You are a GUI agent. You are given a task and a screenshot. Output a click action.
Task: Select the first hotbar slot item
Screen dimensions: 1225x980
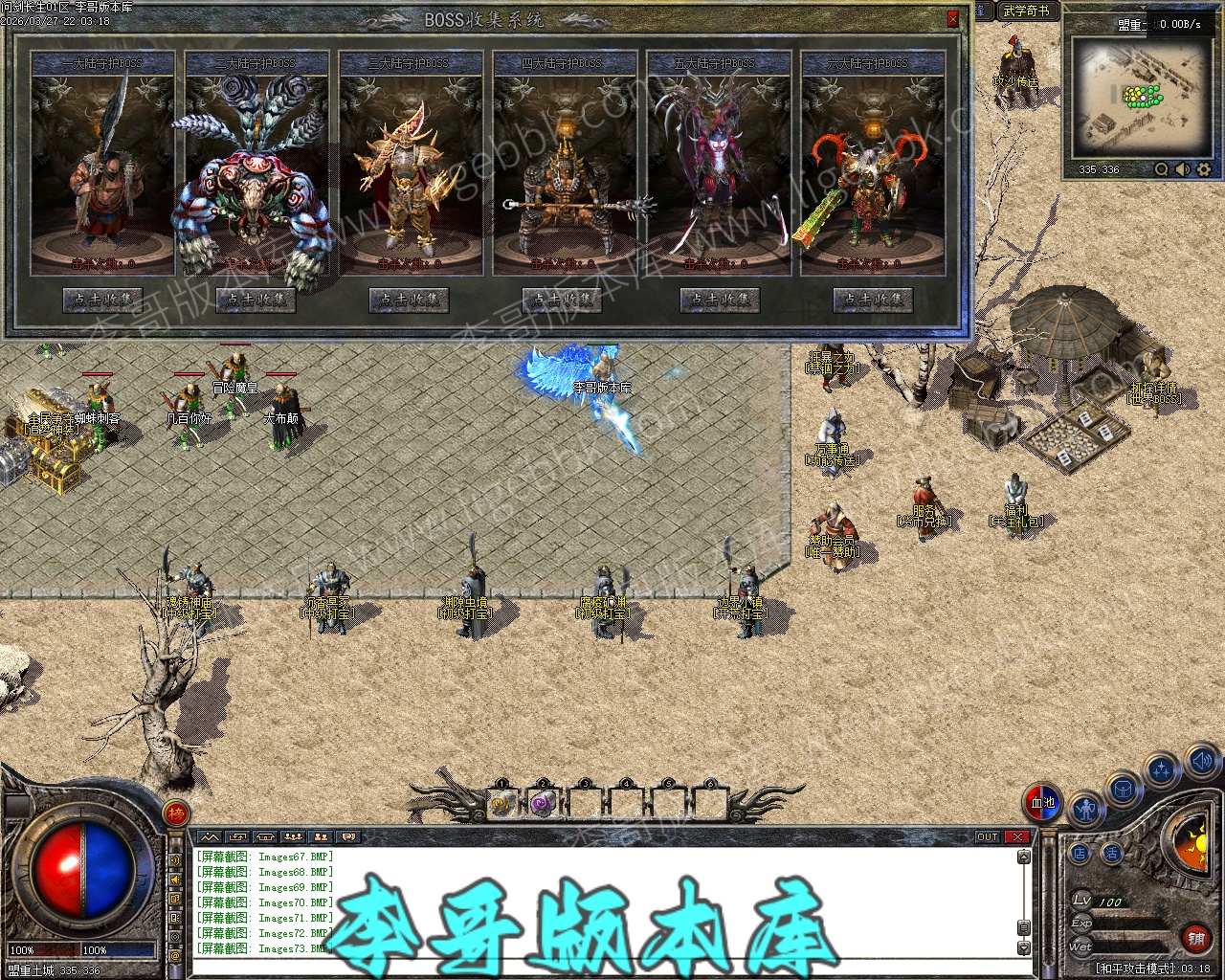tap(502, 804)
